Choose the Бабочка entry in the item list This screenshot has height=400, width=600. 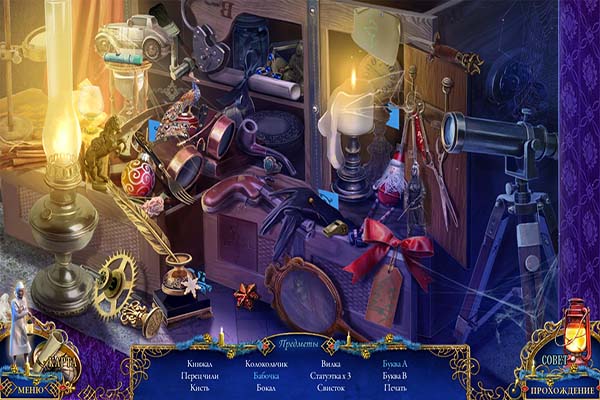pyautogui.click(x=266, y=376)
